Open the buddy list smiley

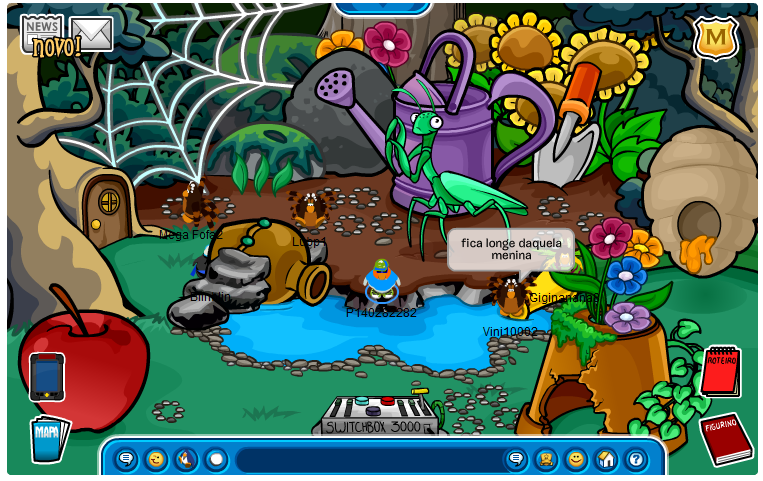click(576, 459)
